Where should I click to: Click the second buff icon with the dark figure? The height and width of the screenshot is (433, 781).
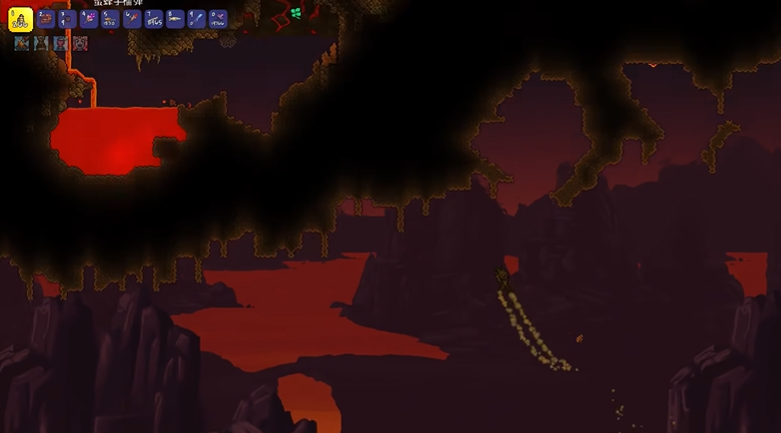pos(41,44)
